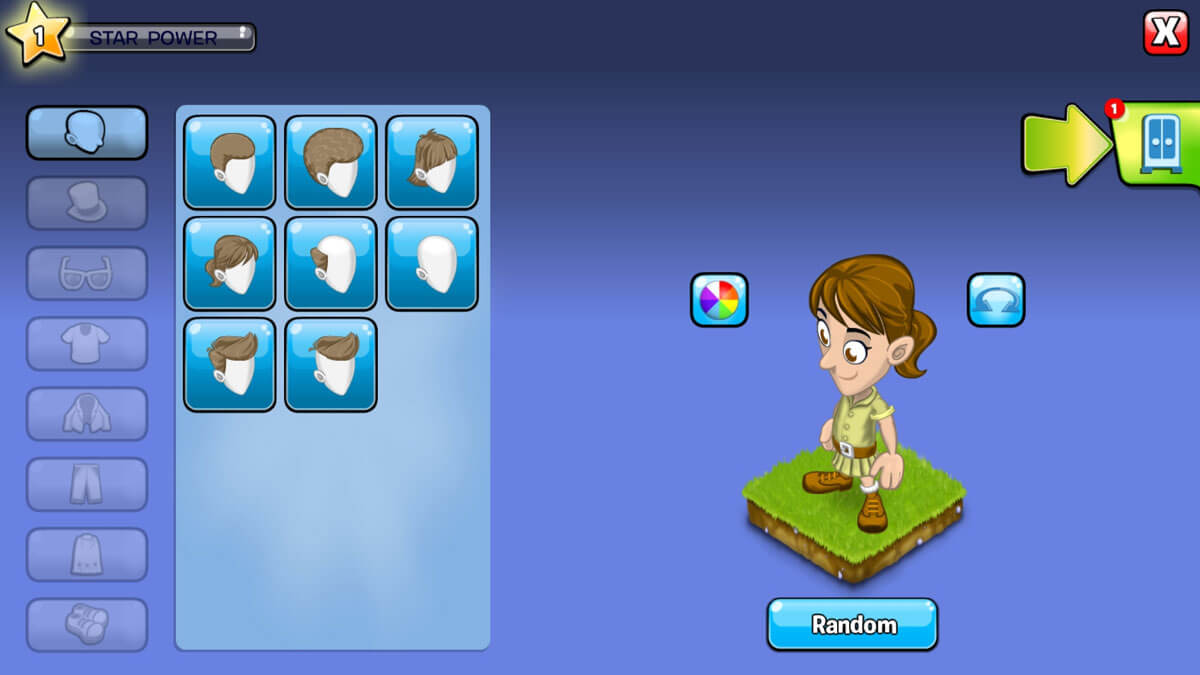Open the skirt category tab
Screen dimensions: 1200x675
pyautogui.click(x=86, y=554)
